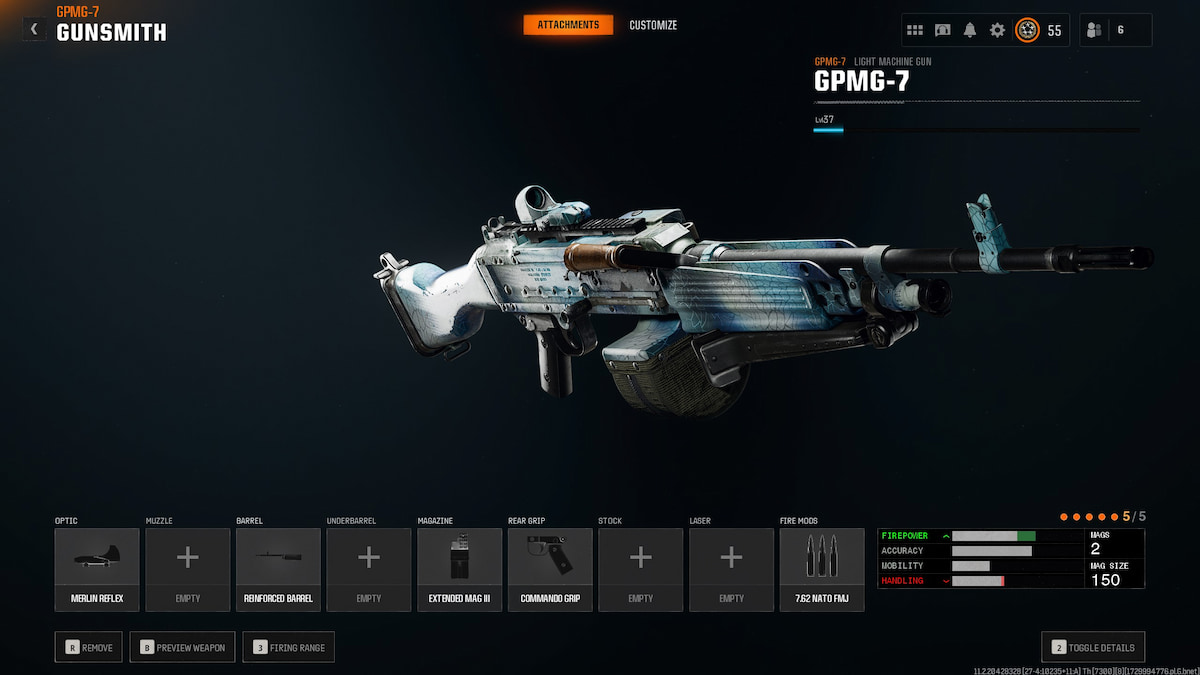Viewport: 1200px width, 675px height.
Task: Open the Customize tab
Action: (x=653, y=25)
